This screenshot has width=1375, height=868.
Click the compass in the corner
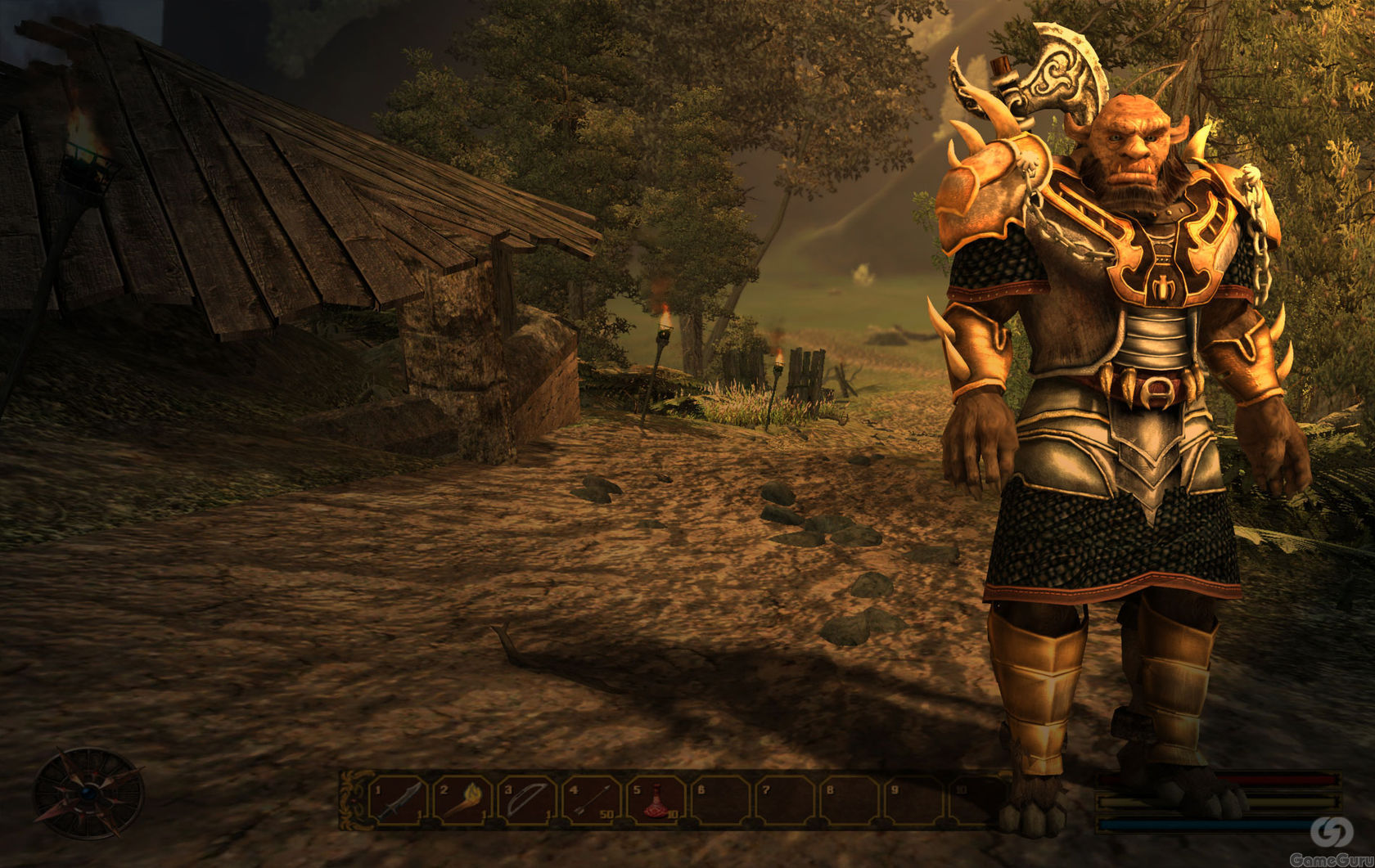coord(88,794)
